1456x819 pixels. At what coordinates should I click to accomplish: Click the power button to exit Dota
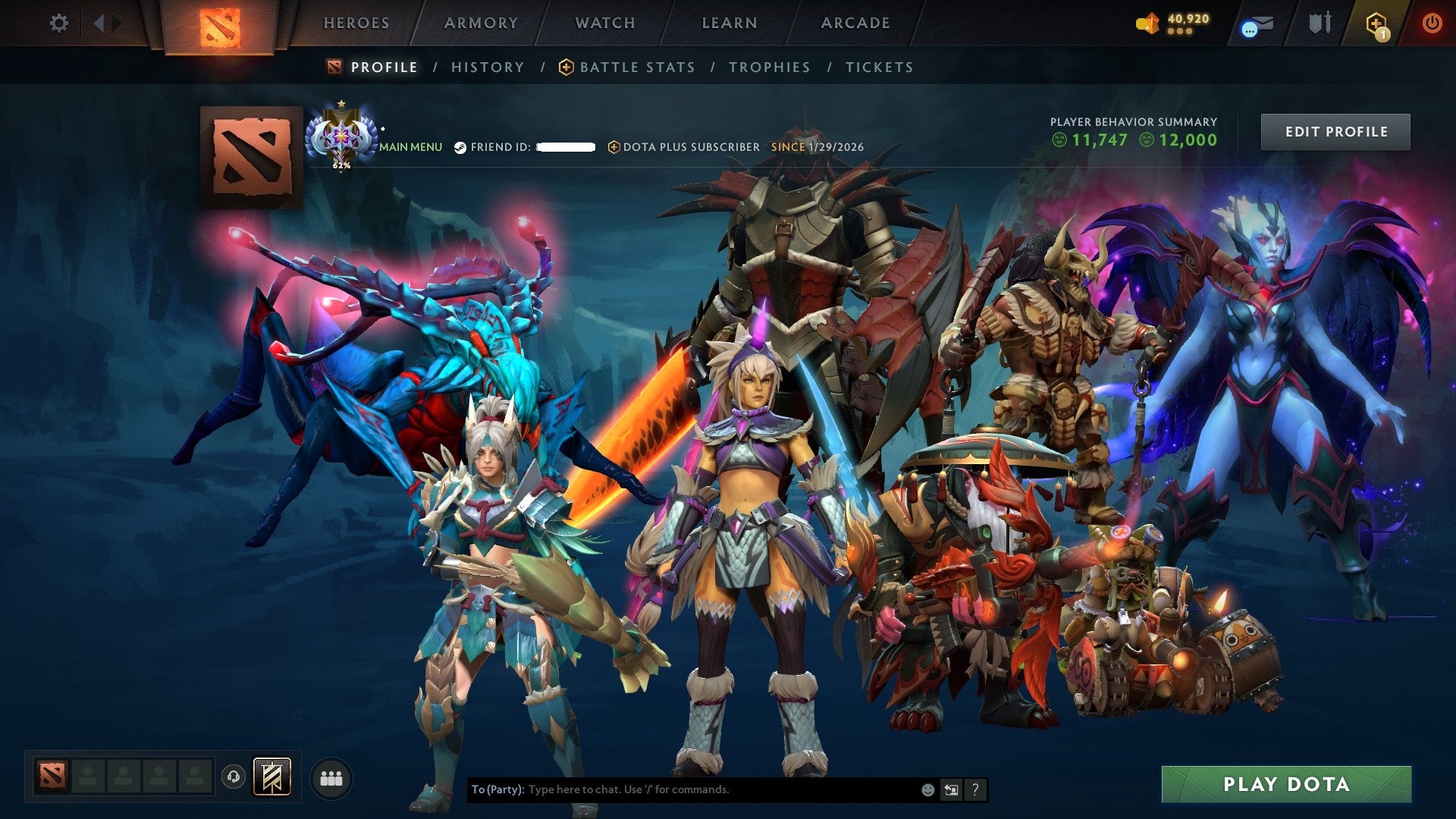1432,24
